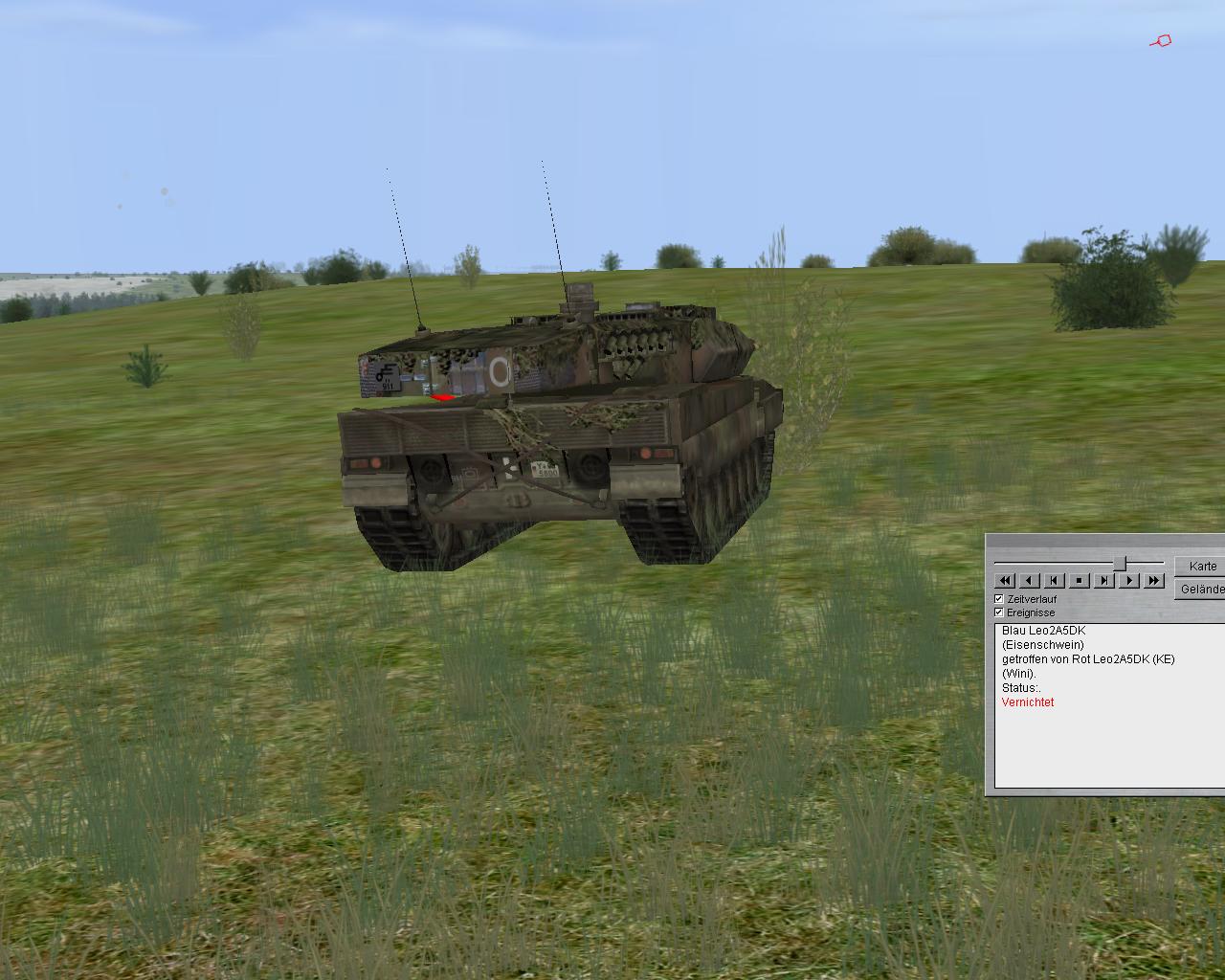The height and width of the screenshot is (980, 1225).
Task: Uncheck the Ereignisse checkbox
Action: click(x=999, y=612)
